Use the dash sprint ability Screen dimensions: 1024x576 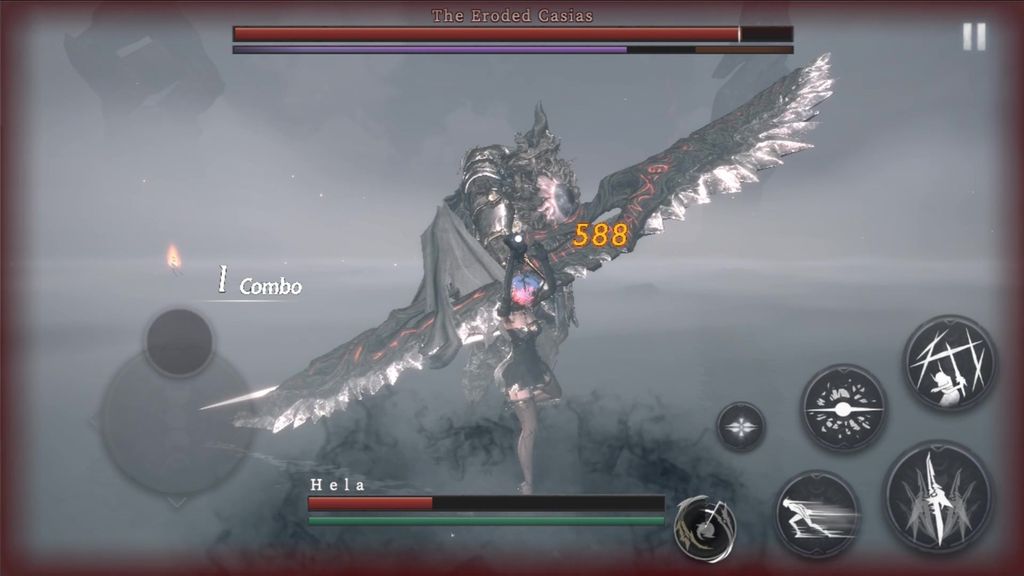point(817,513)
